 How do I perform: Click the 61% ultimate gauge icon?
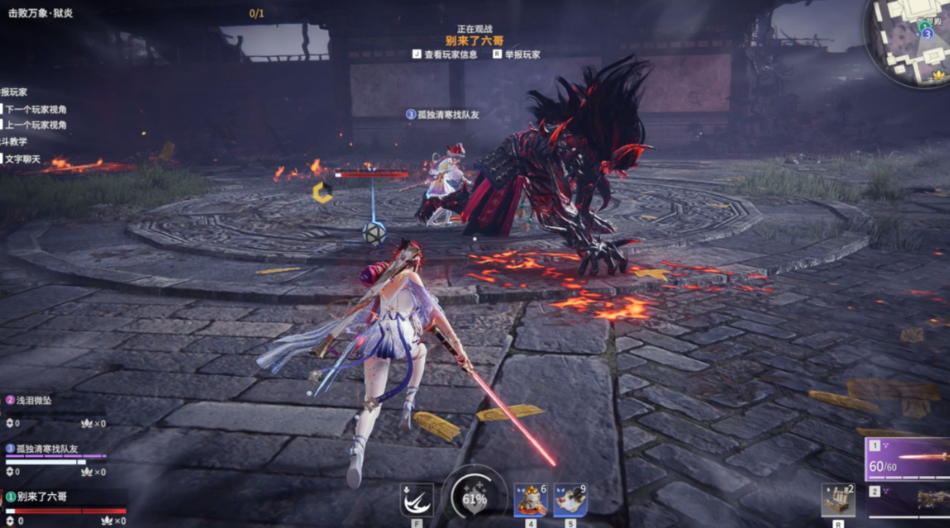(x=474, y=496)
